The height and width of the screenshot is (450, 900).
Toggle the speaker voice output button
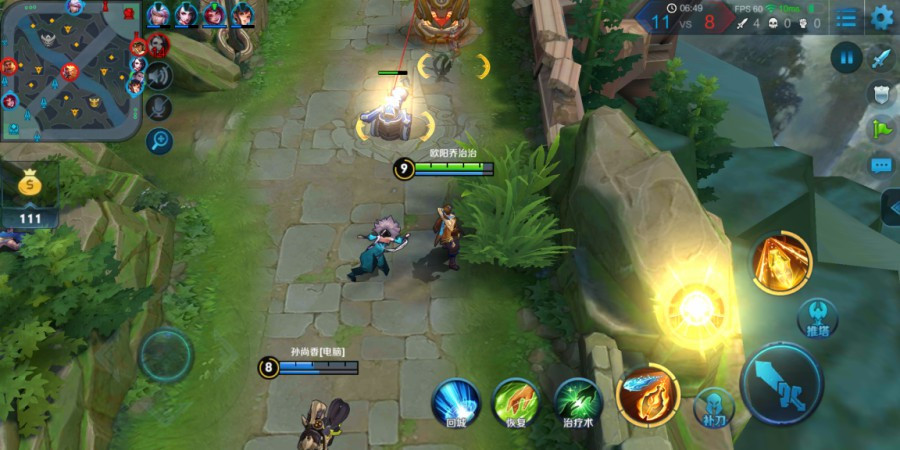[159, 76]
